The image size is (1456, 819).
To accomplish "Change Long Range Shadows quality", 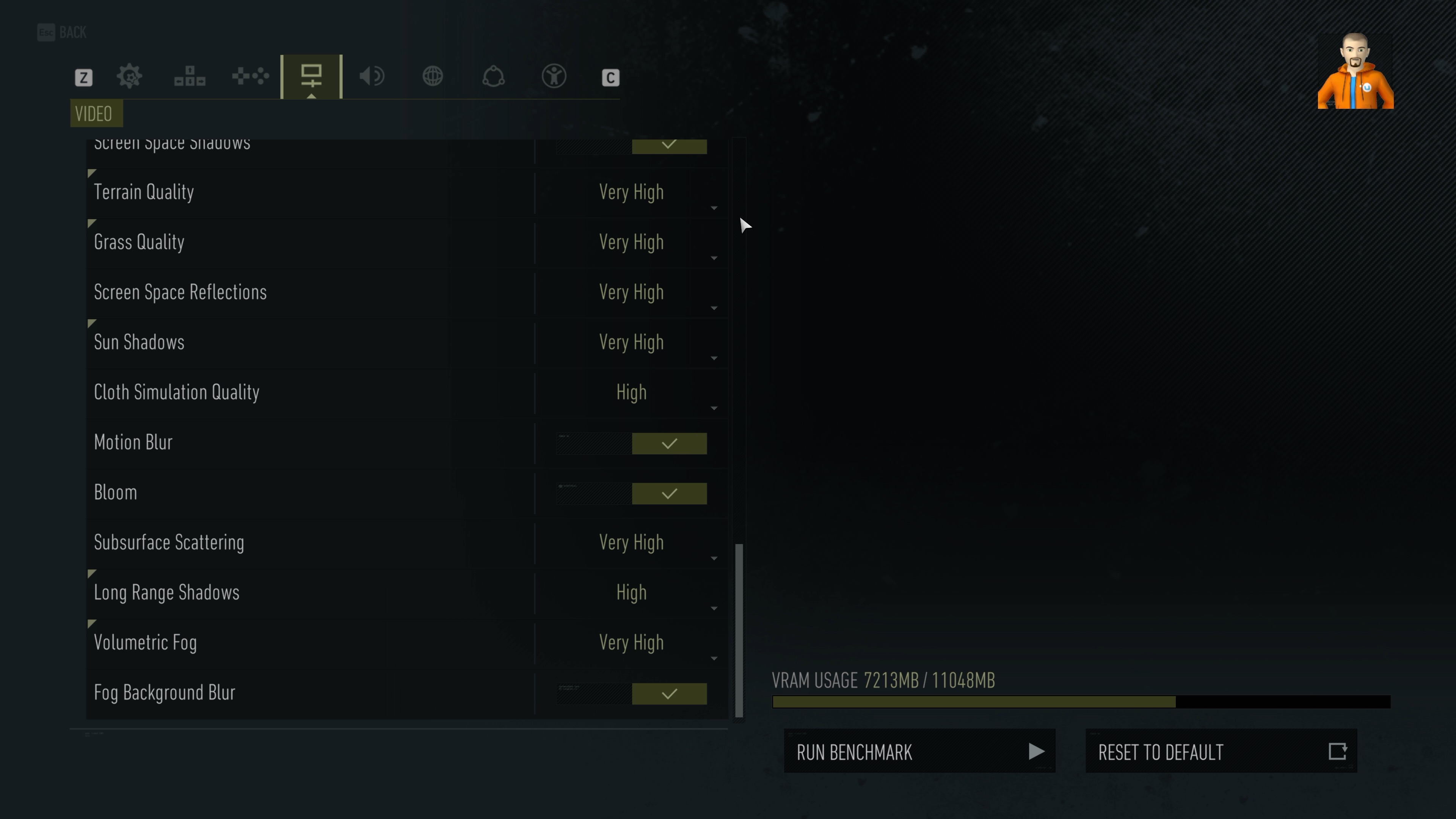I will click(x=631, y=593).
